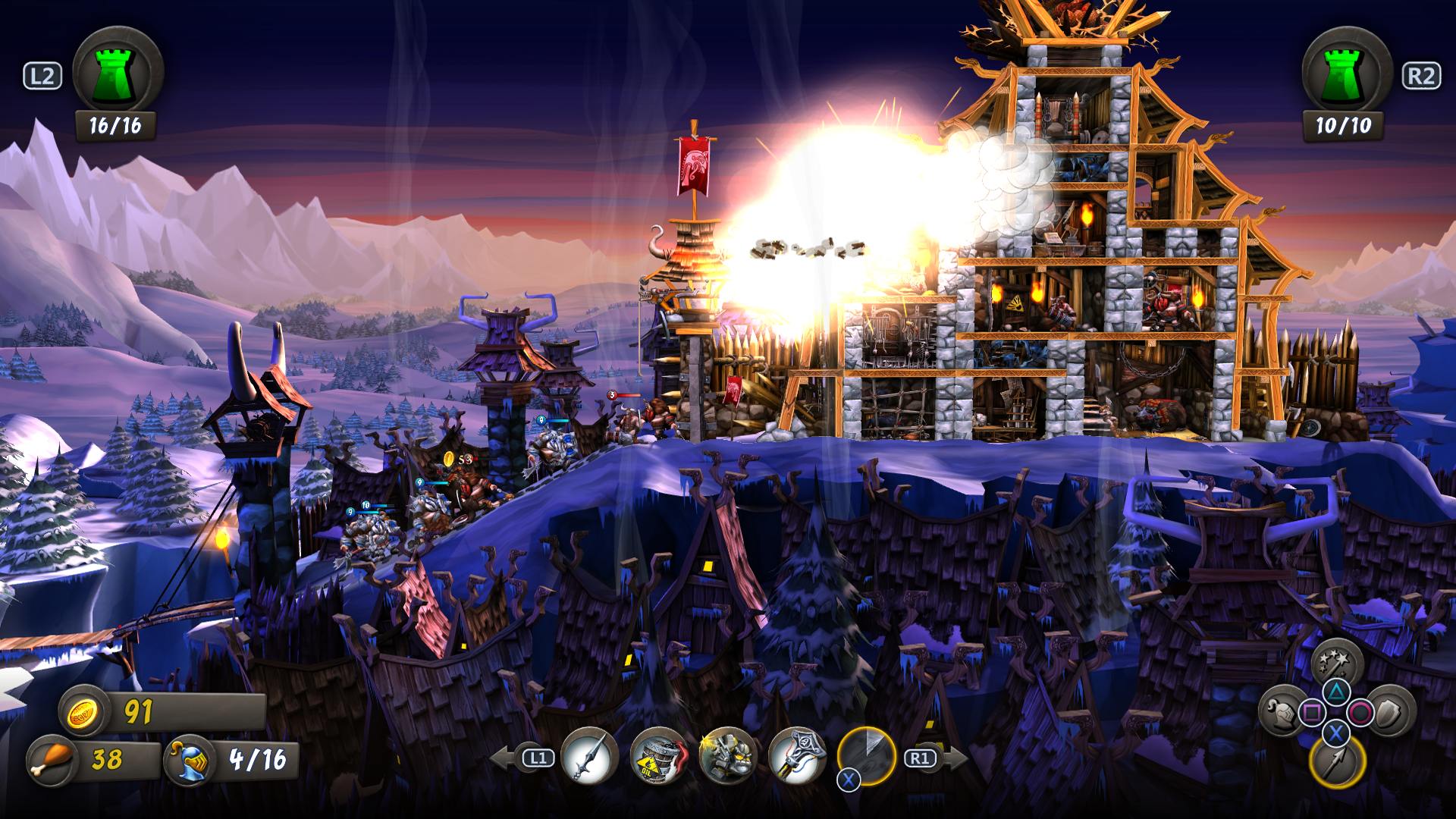The height and width of the screenshot is (819, 1456).
Task: Toggle the Triangle button spell slot
Action: 1336,692
